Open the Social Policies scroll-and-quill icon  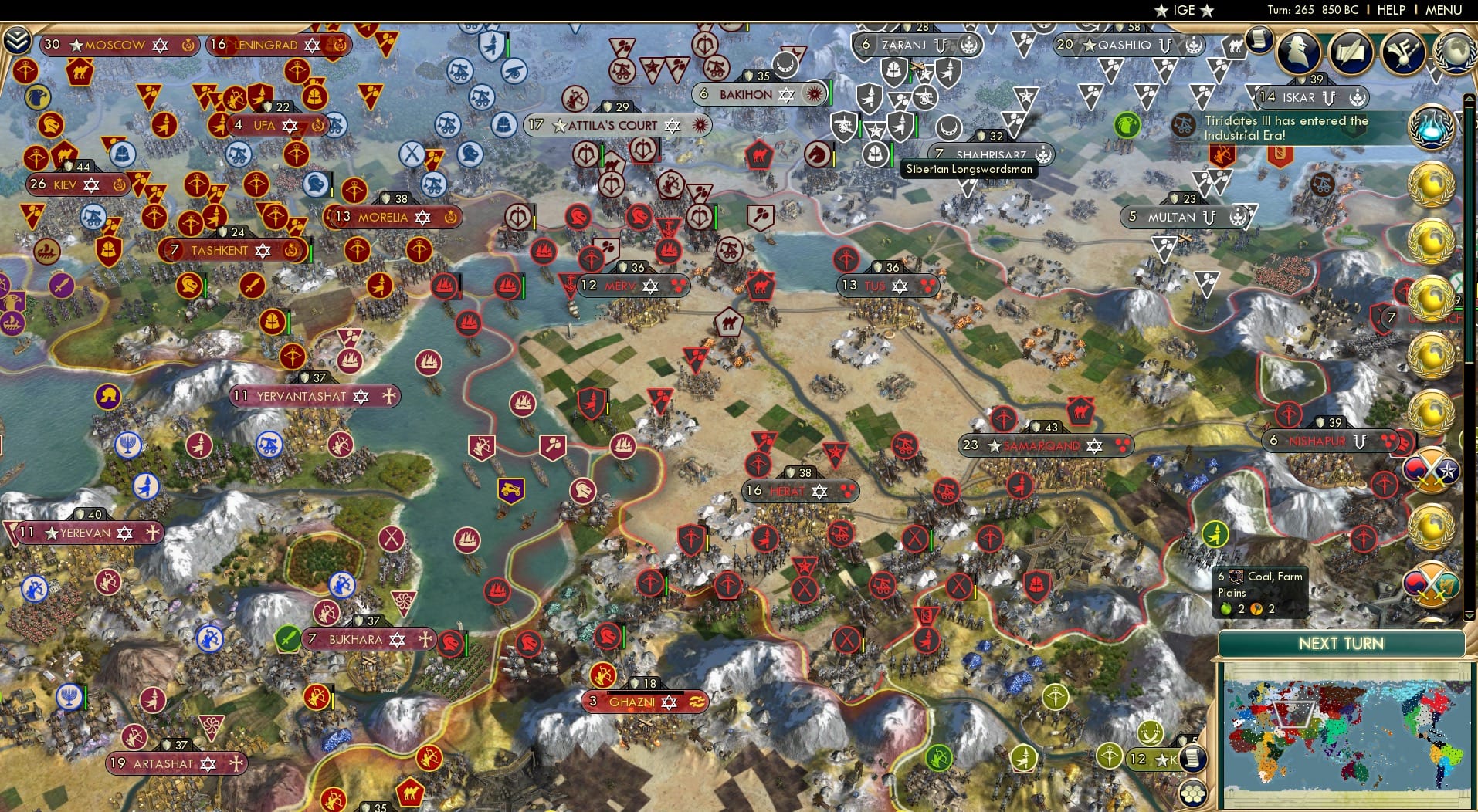pos(1351,52)
